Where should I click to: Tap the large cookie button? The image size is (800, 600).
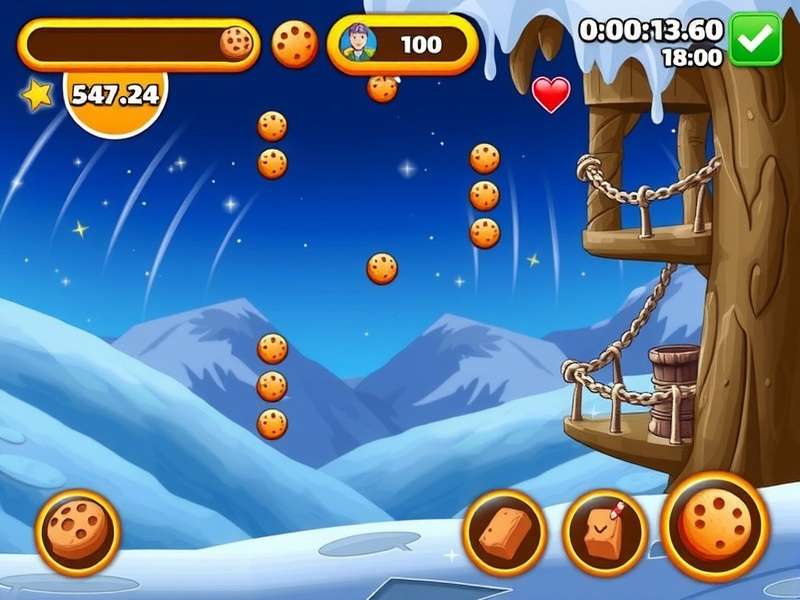[x=715, y=526]
